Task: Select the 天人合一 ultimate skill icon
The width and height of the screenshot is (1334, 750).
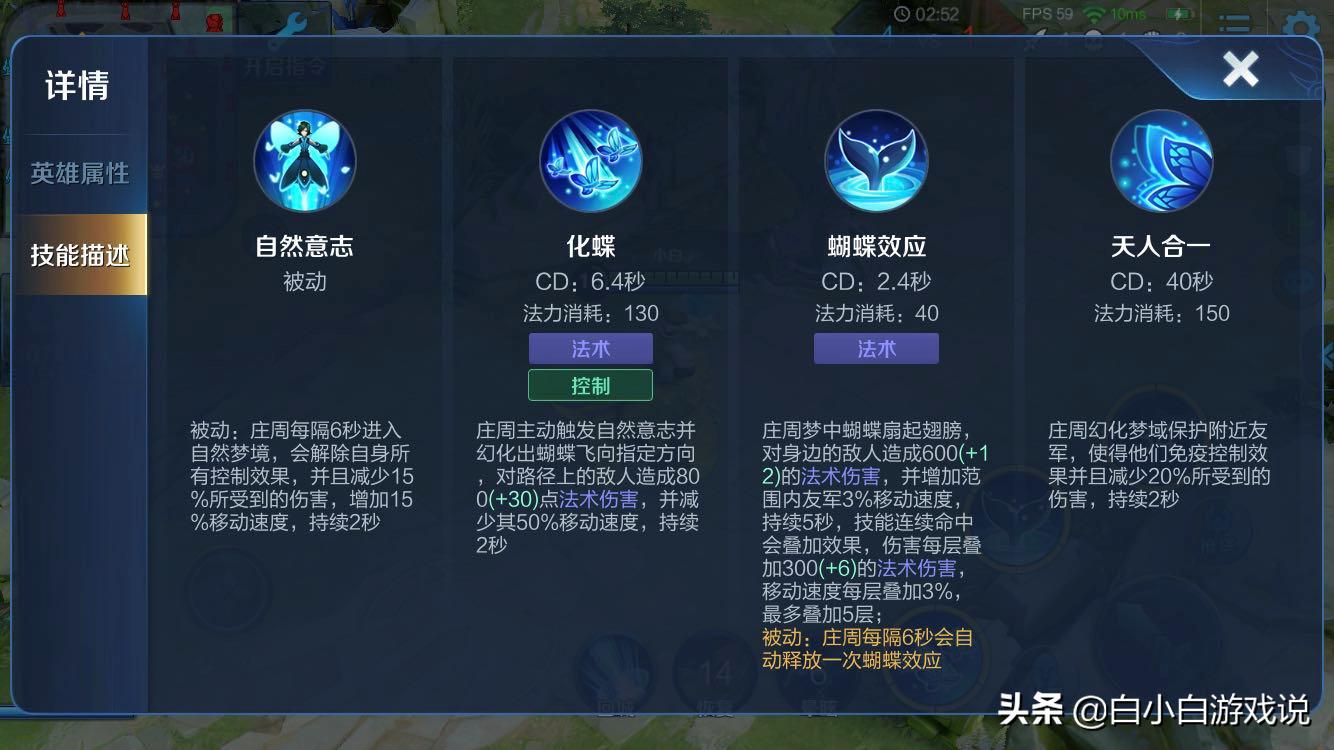Action: [1161, 160]
